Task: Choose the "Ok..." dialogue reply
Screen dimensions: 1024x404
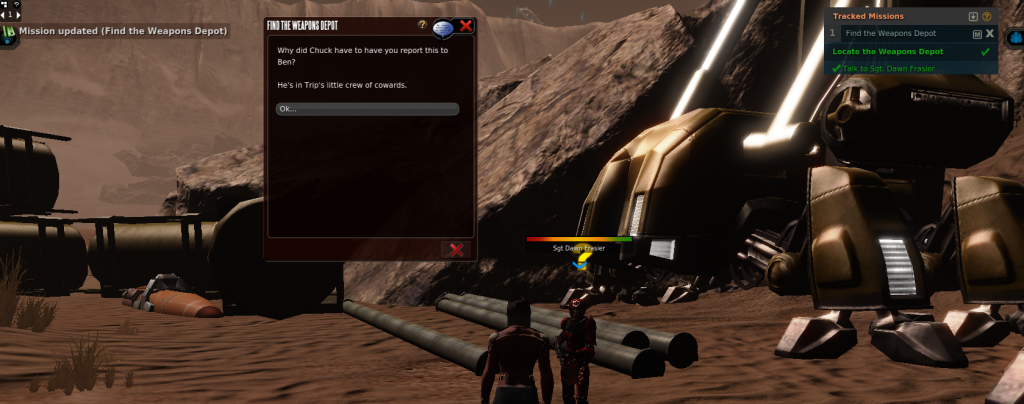Action: pos(367,109)
